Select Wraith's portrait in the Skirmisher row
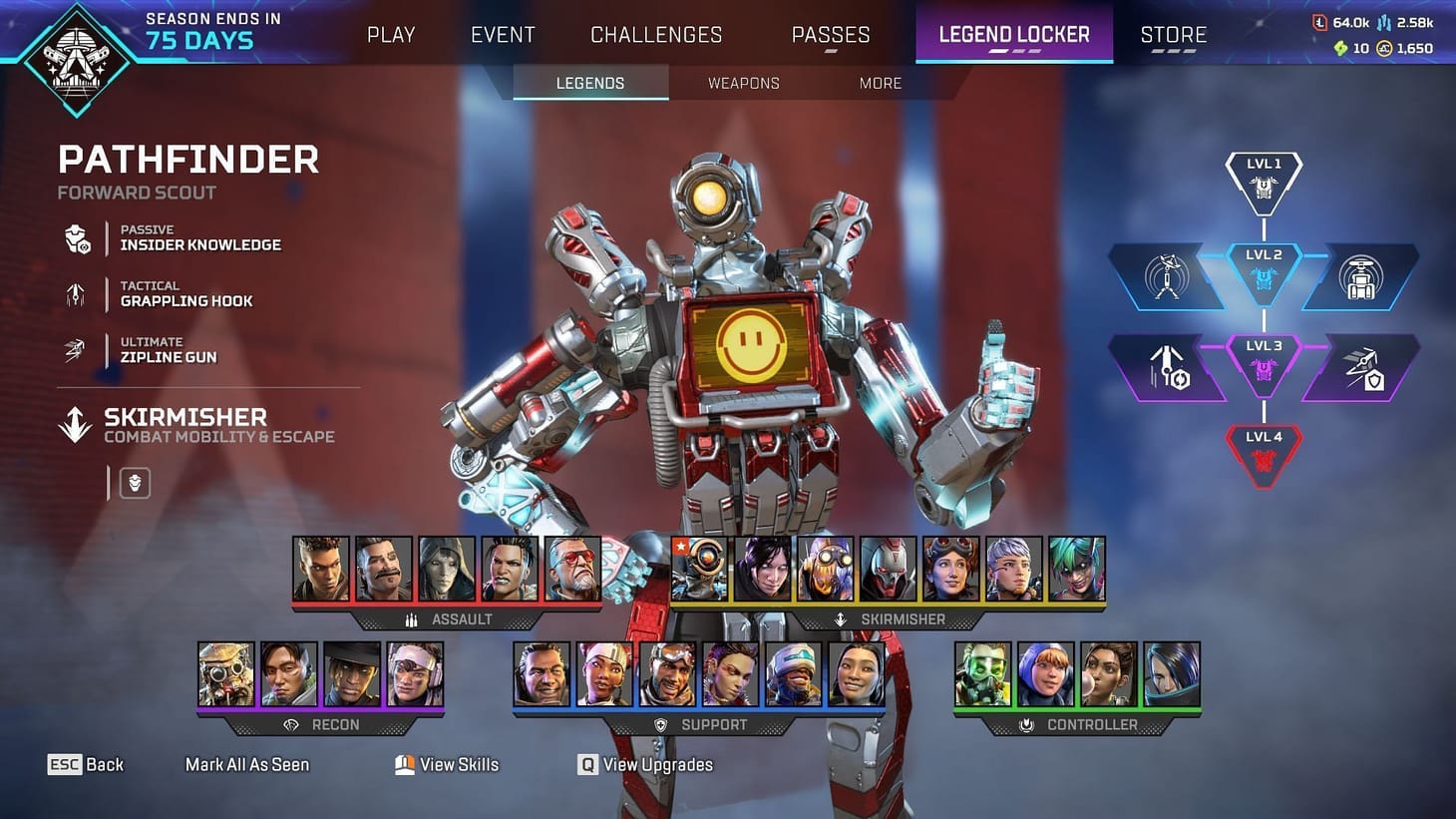The width and height of the screenshot is (1456, 819). [763, 569]
